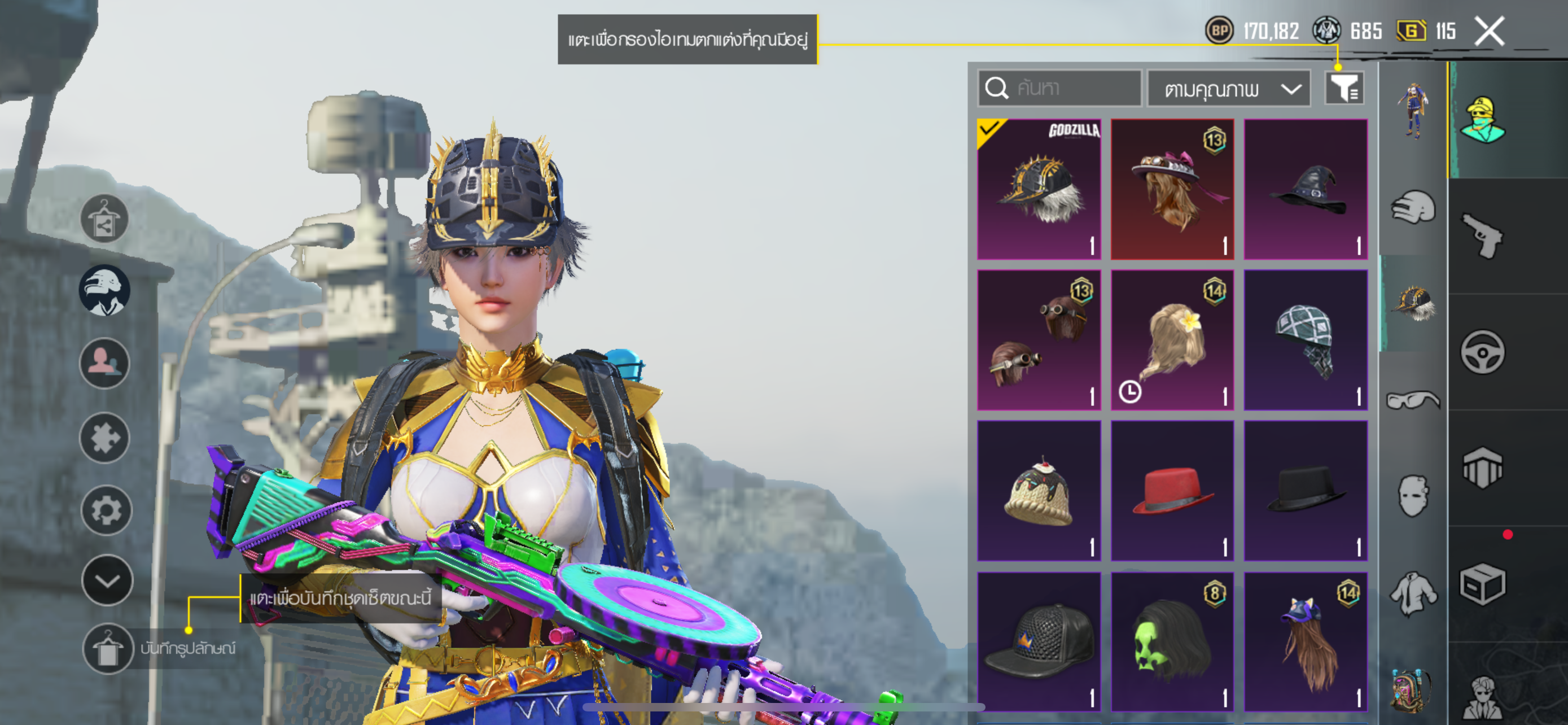Select the plaid bandana headwear
The image size is (1568, 725).
click(x=1305, y=340)
